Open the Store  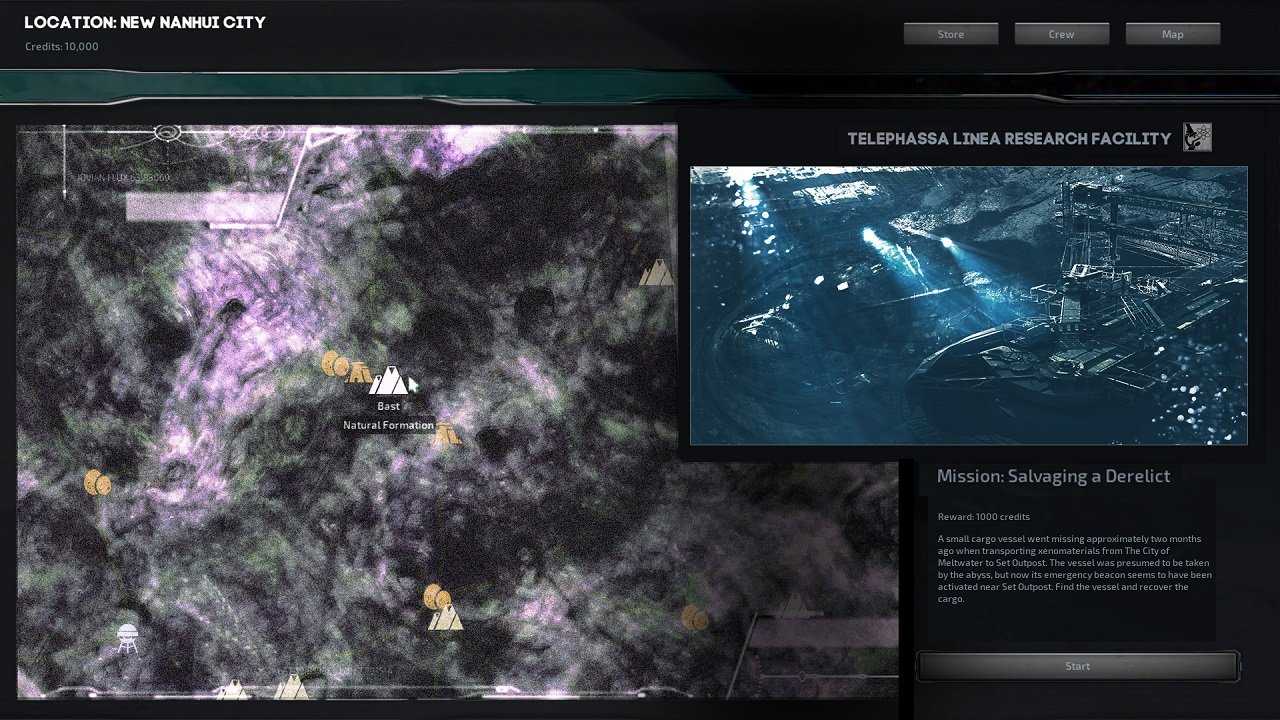(x=951, y=33)
